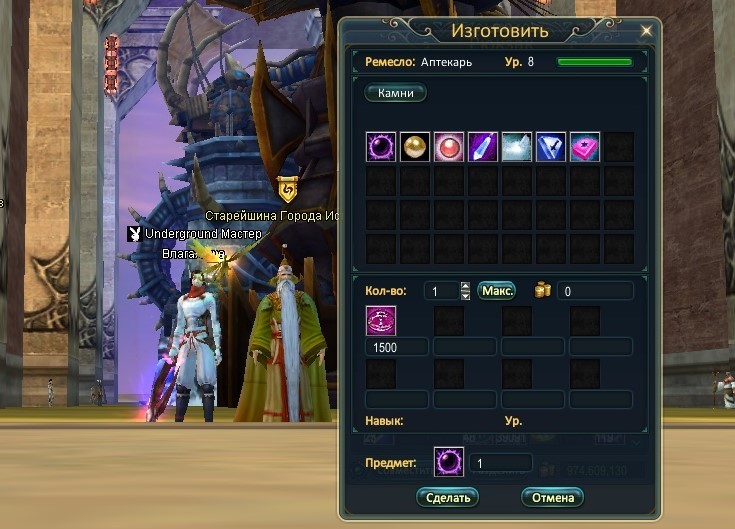Open the Камни category

tap(396, 93)
